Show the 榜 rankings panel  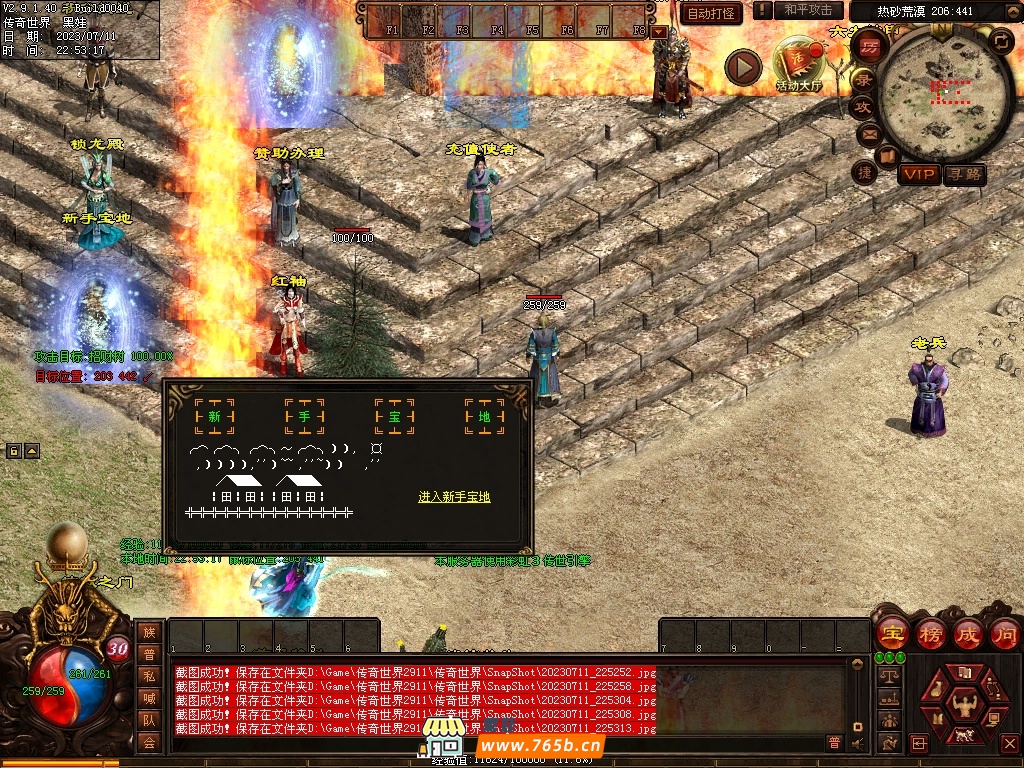click(x=930, y=633)
